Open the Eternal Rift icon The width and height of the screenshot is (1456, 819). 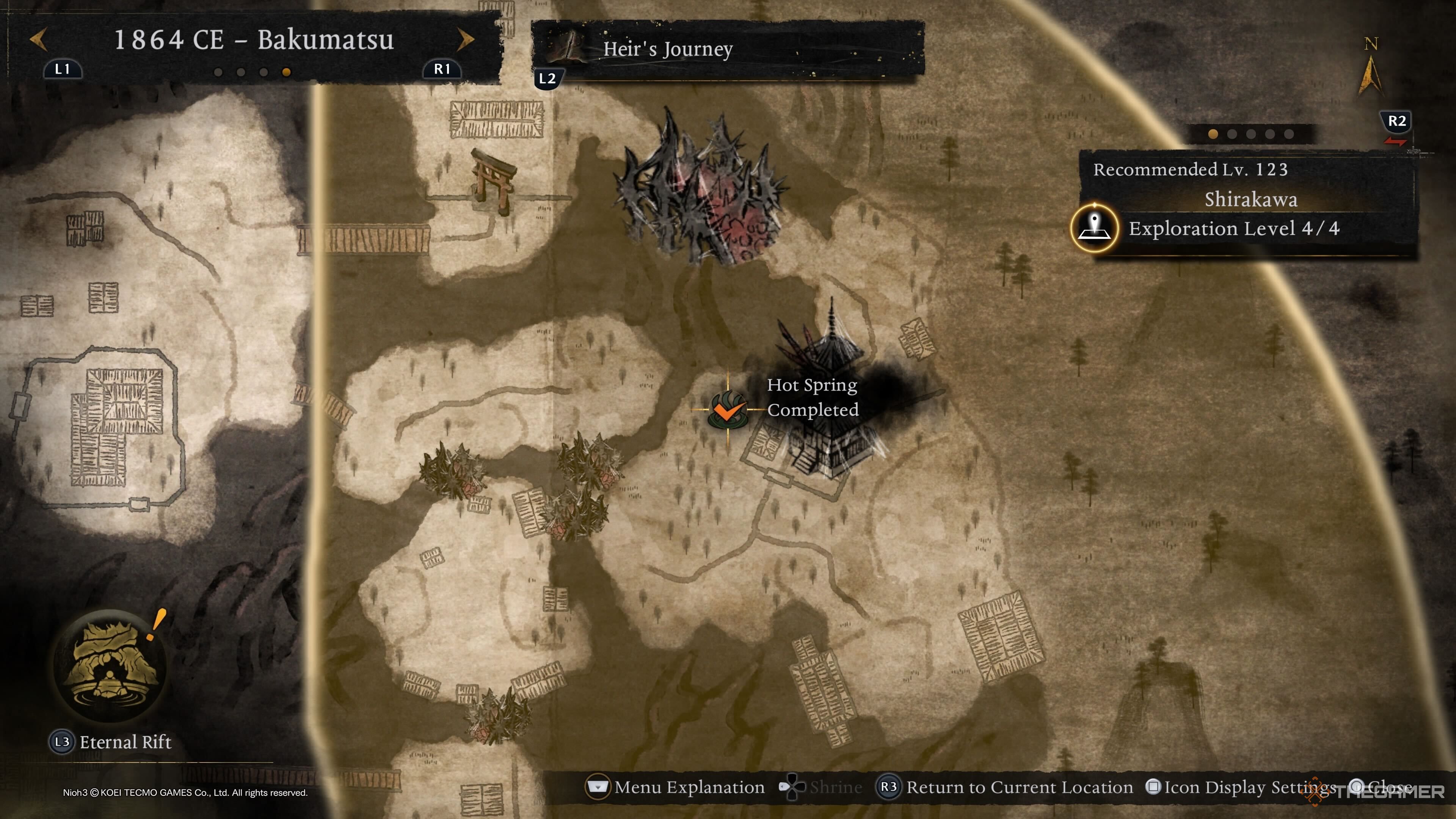point(110,665)
